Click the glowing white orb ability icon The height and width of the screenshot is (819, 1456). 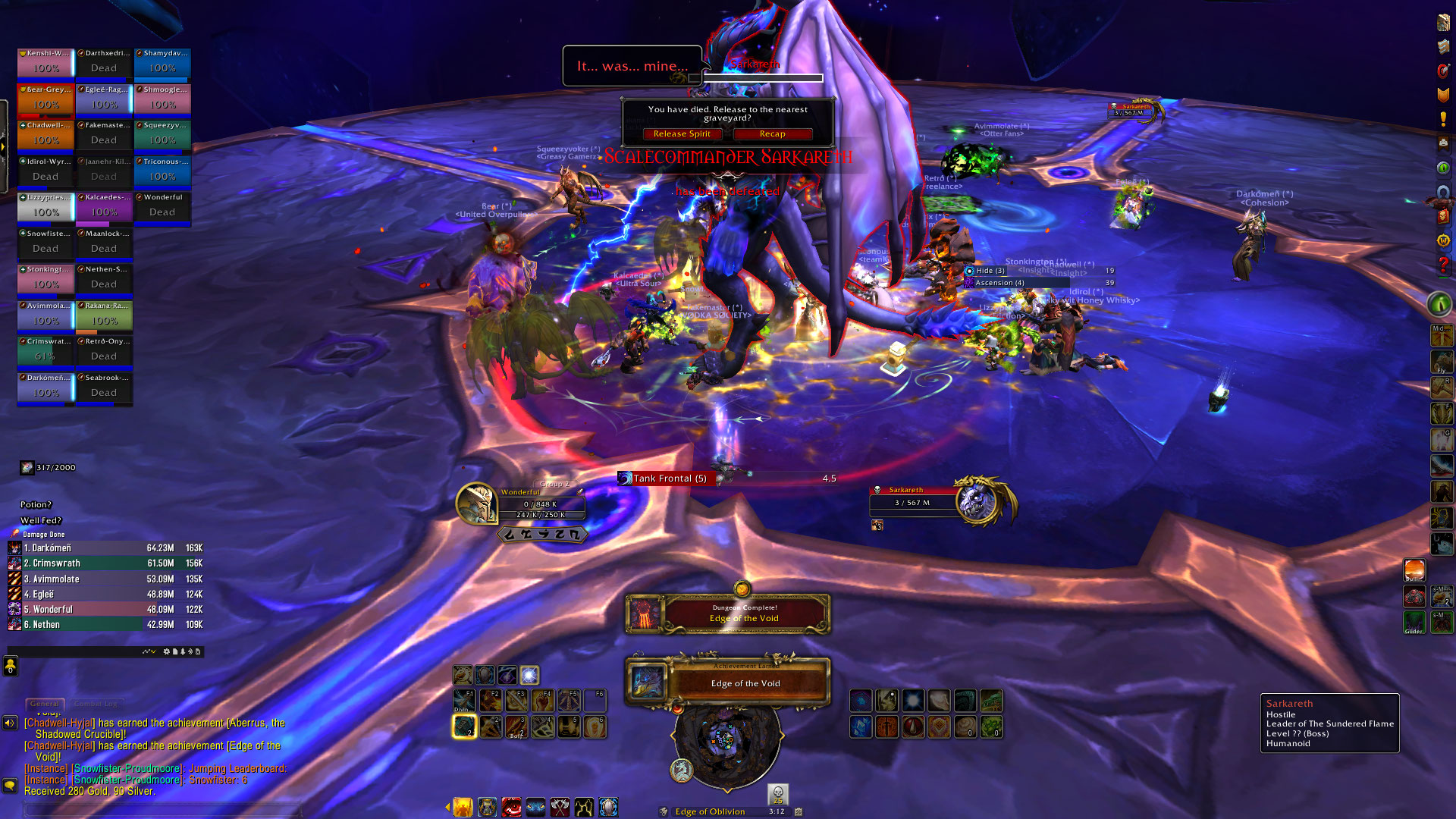[x=529, y=675]
